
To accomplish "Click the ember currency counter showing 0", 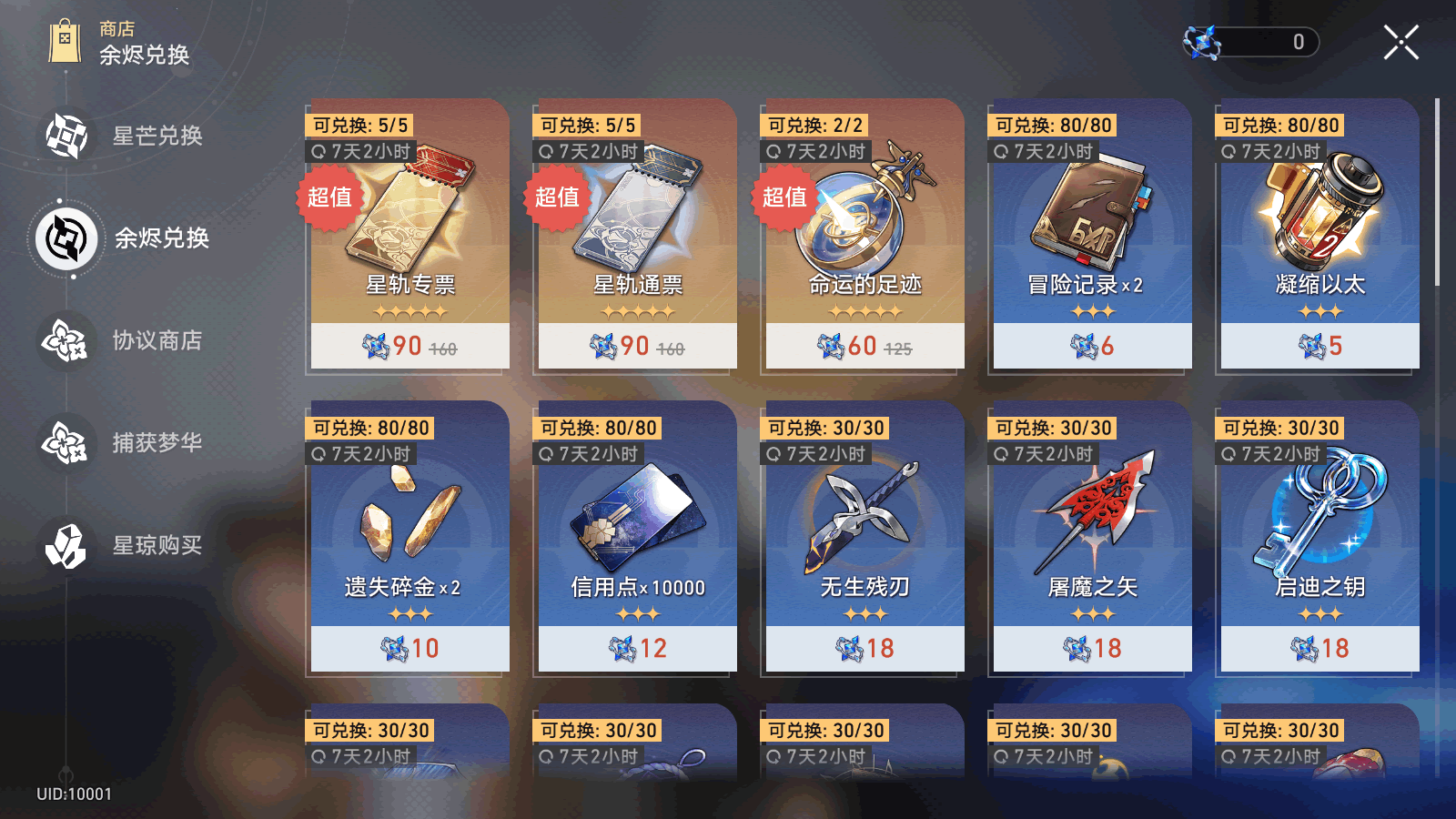I will point(1251,42).
